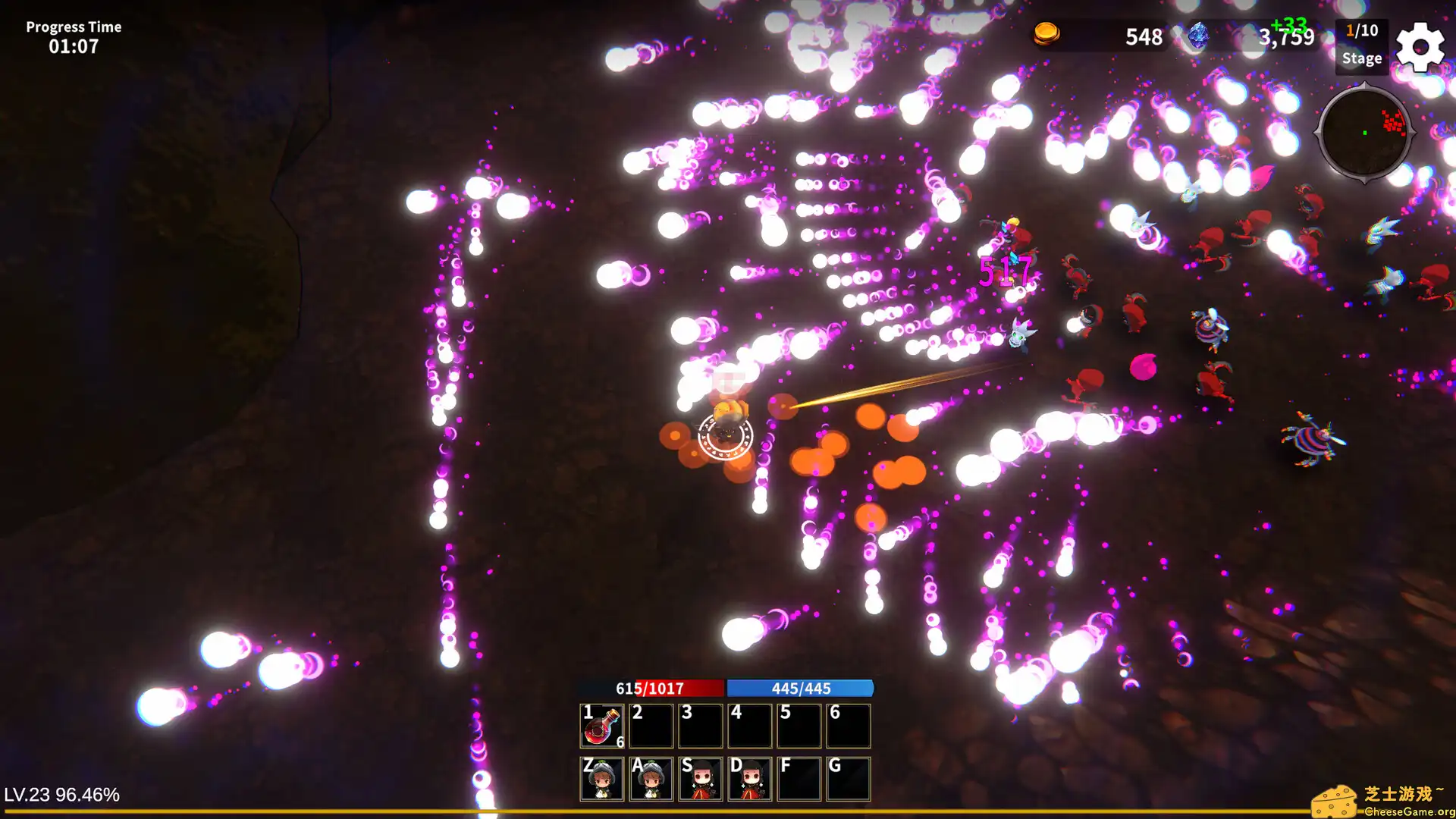Click the circular minimap
The height and width of the screenshot is (819, 1456).
(1364, 133)
